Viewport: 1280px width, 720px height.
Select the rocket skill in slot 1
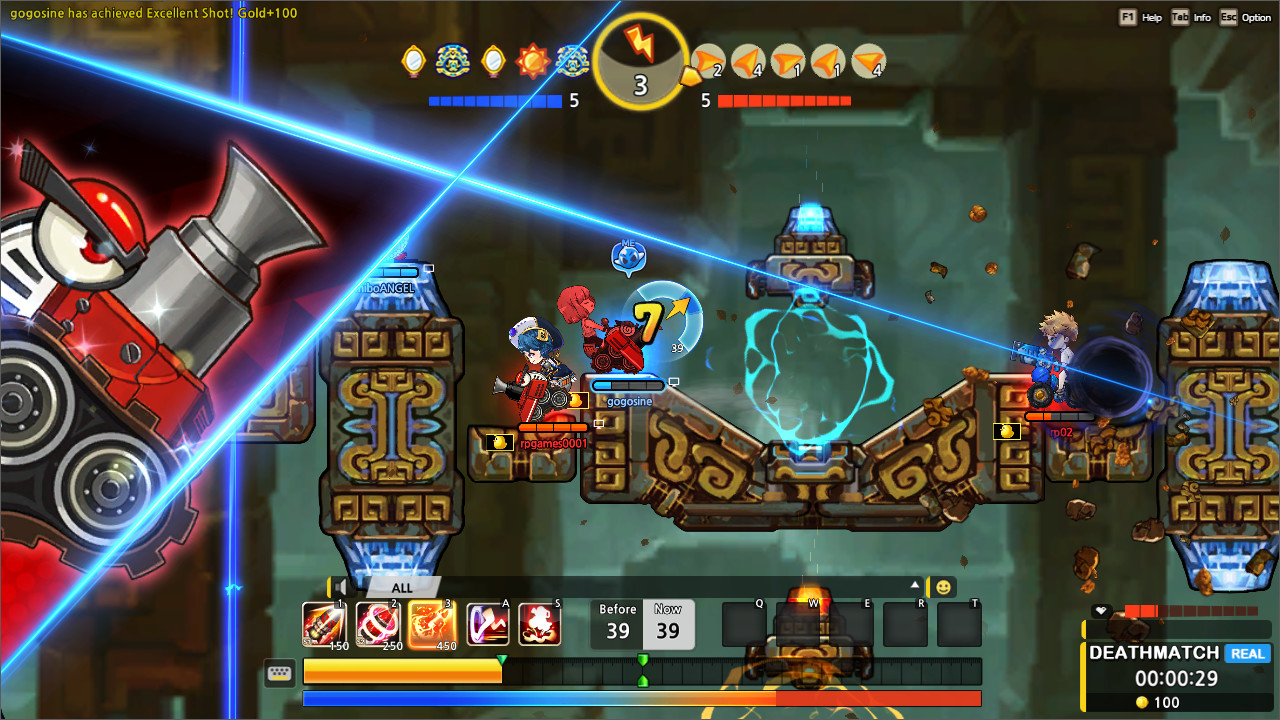point(322,622)
